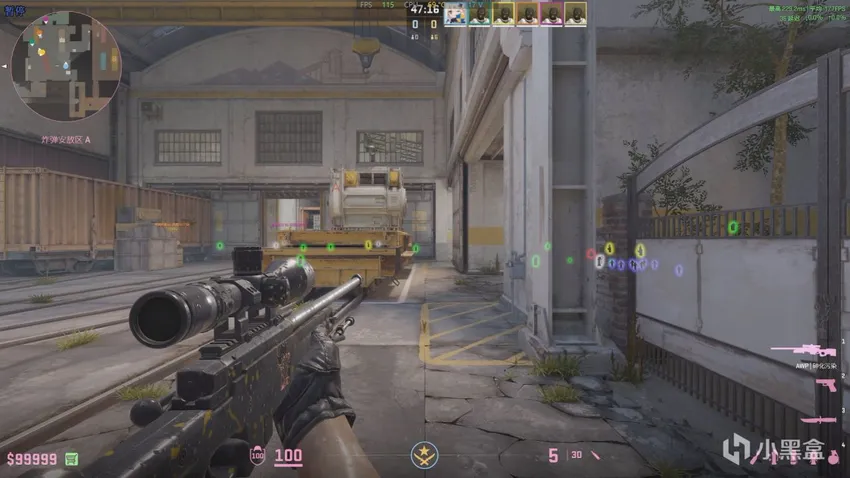This screenshot has width=850, height=478.
Task: Choose the knife weapon slot
Action: 818,421
